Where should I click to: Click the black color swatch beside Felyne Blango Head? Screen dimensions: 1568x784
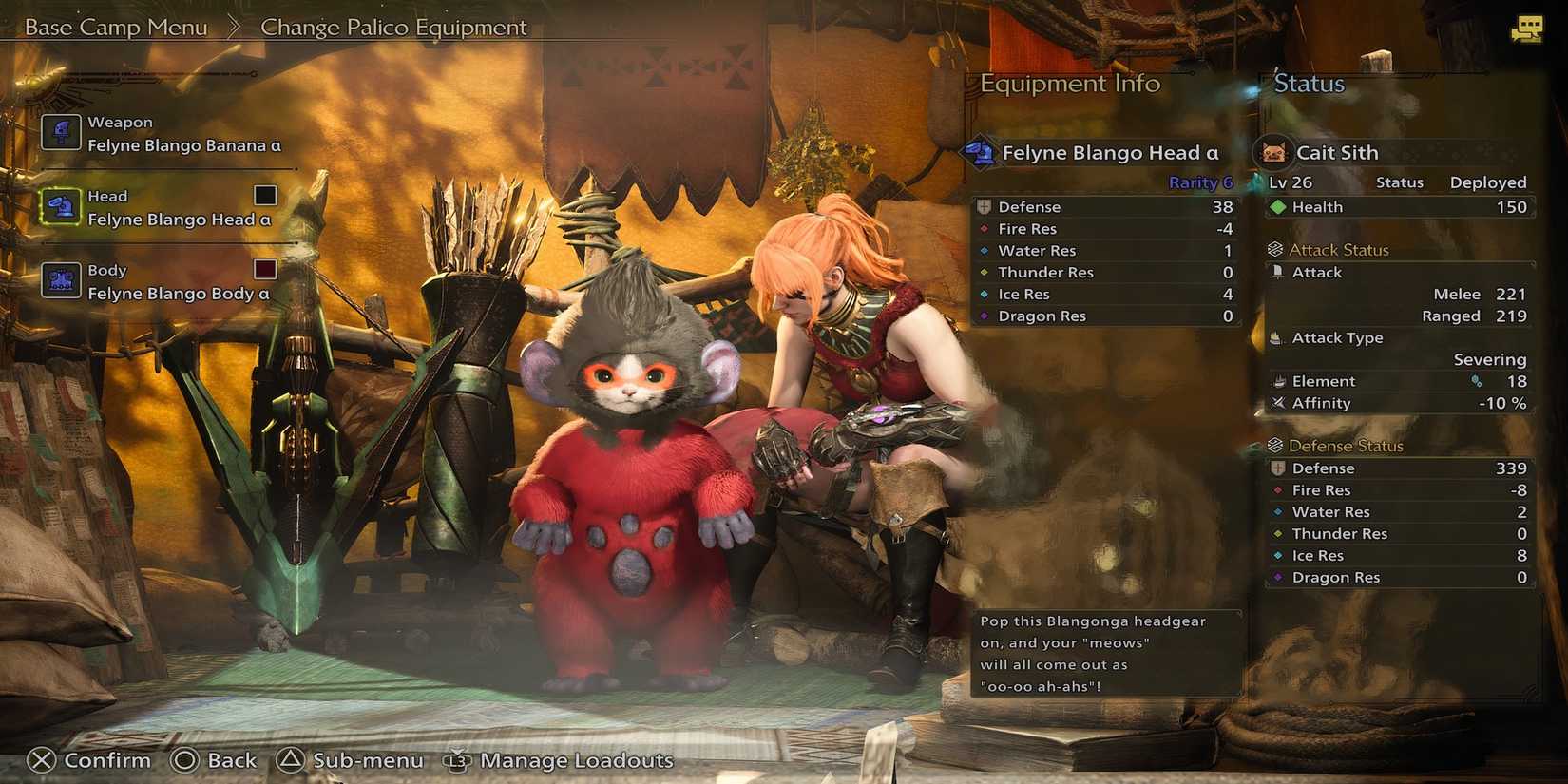264,195
